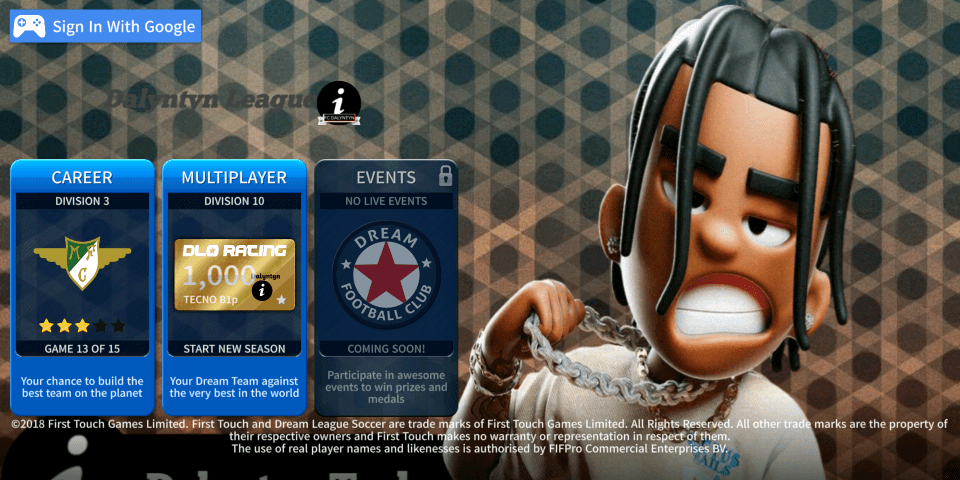
Task: Sign in with Google
Action: coord(105,27)
